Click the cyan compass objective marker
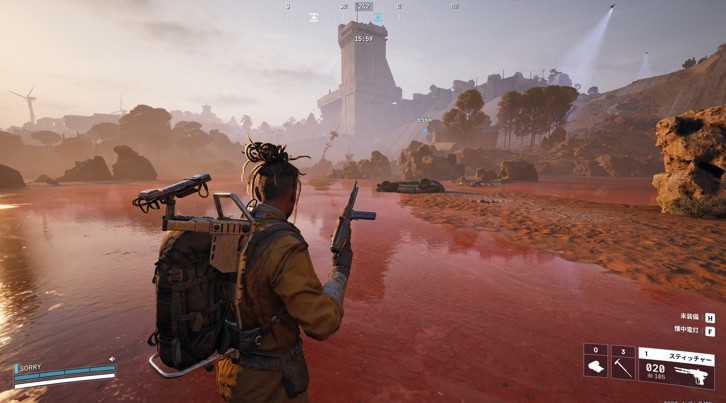This screenshot has width=726, height=403. (379, 17)
